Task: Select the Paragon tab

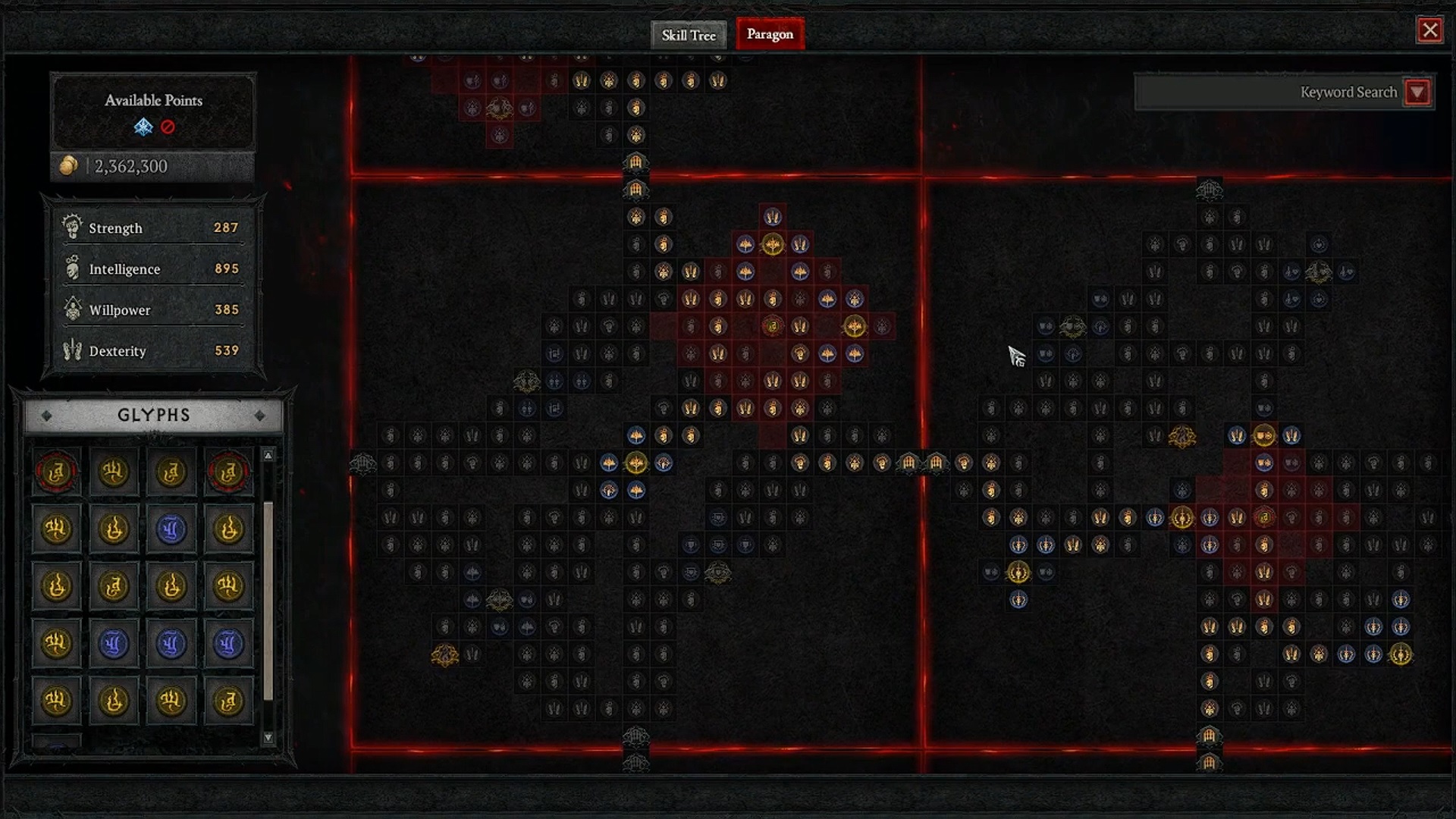Action: pos(770,34)
